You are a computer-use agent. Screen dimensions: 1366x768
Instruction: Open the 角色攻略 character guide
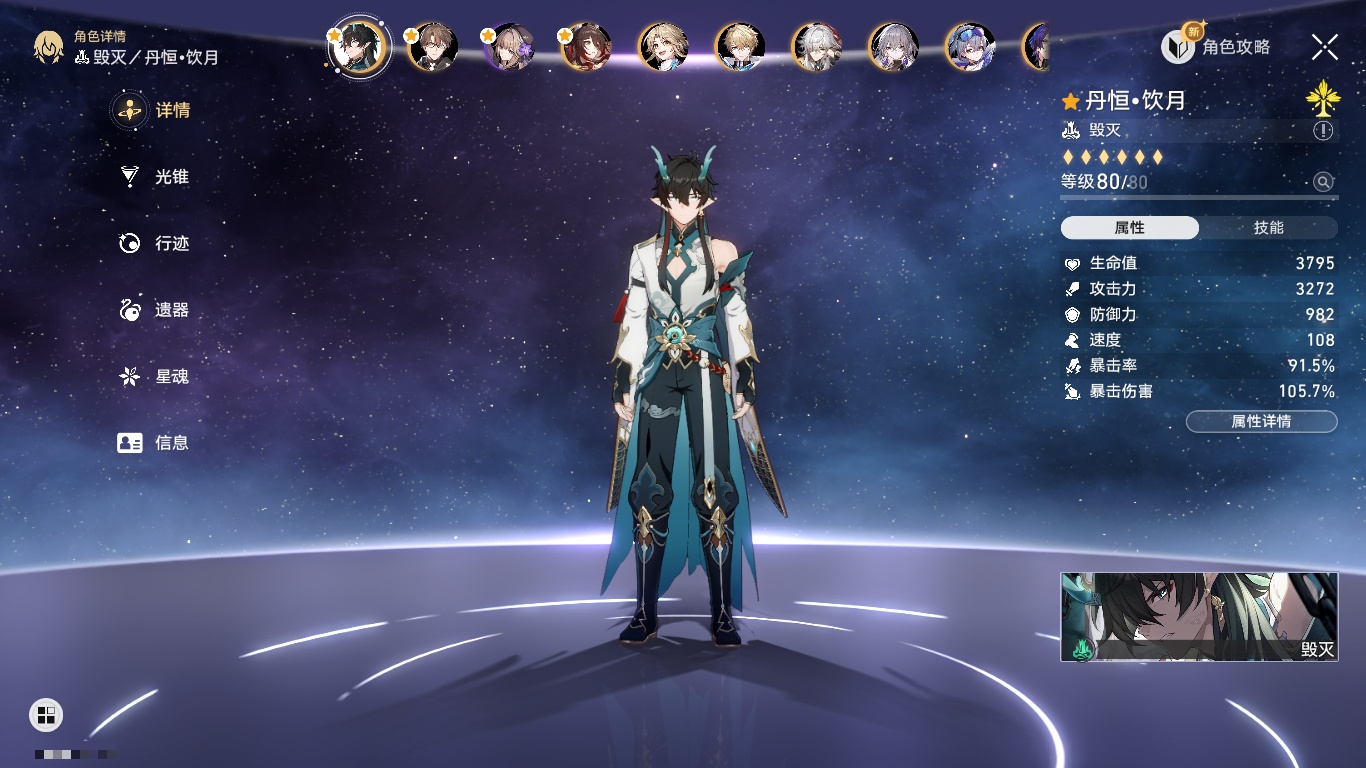1217,47
